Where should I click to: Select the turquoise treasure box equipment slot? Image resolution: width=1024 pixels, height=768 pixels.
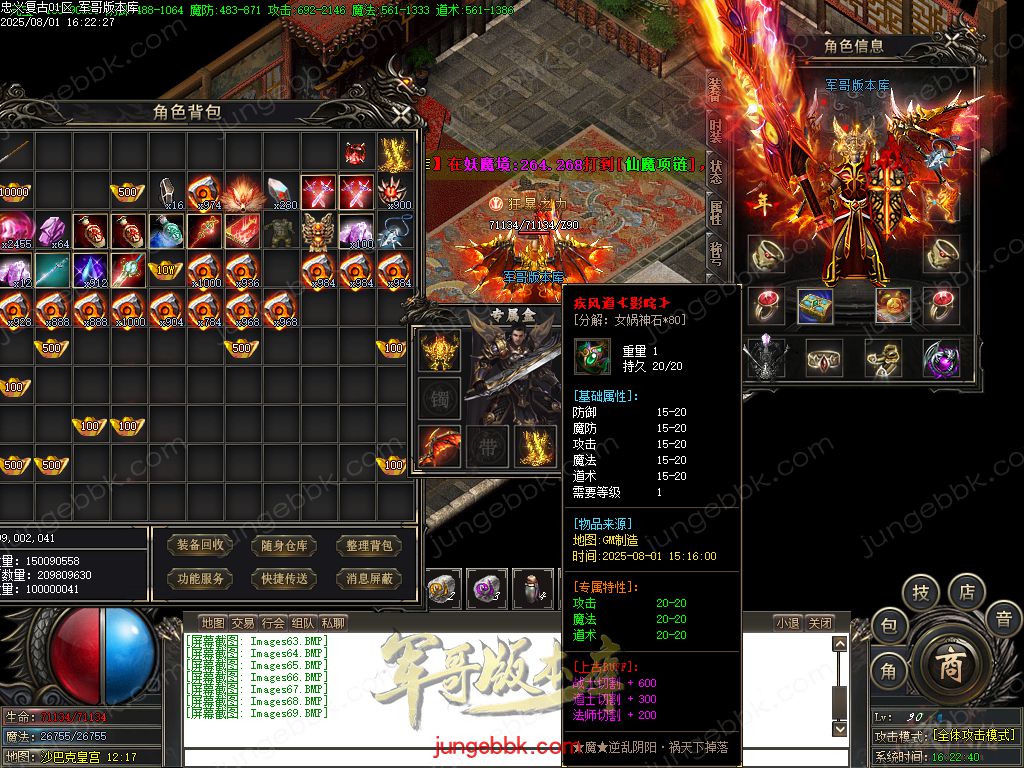point(815,307)
